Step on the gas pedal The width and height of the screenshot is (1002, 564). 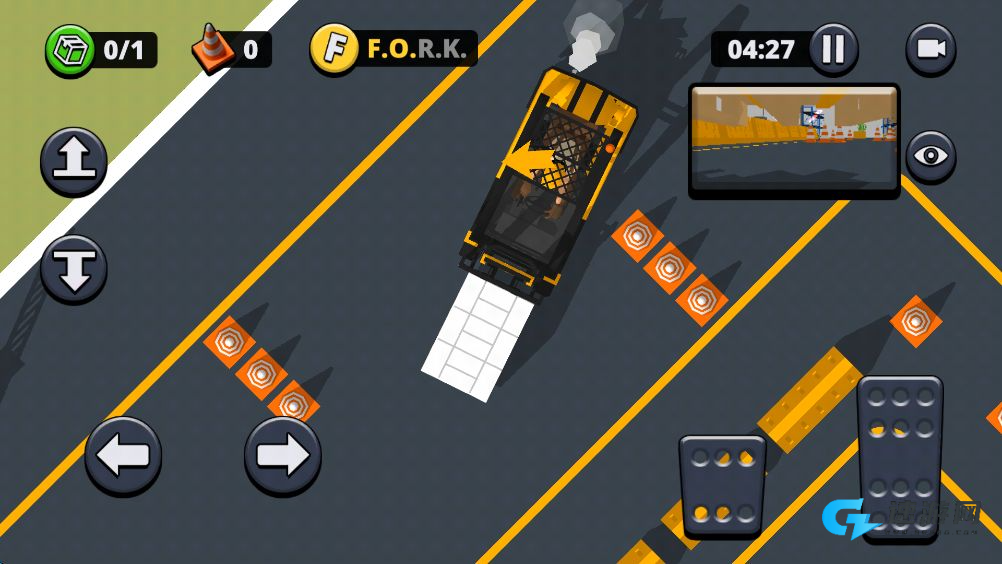coord(900,456)
